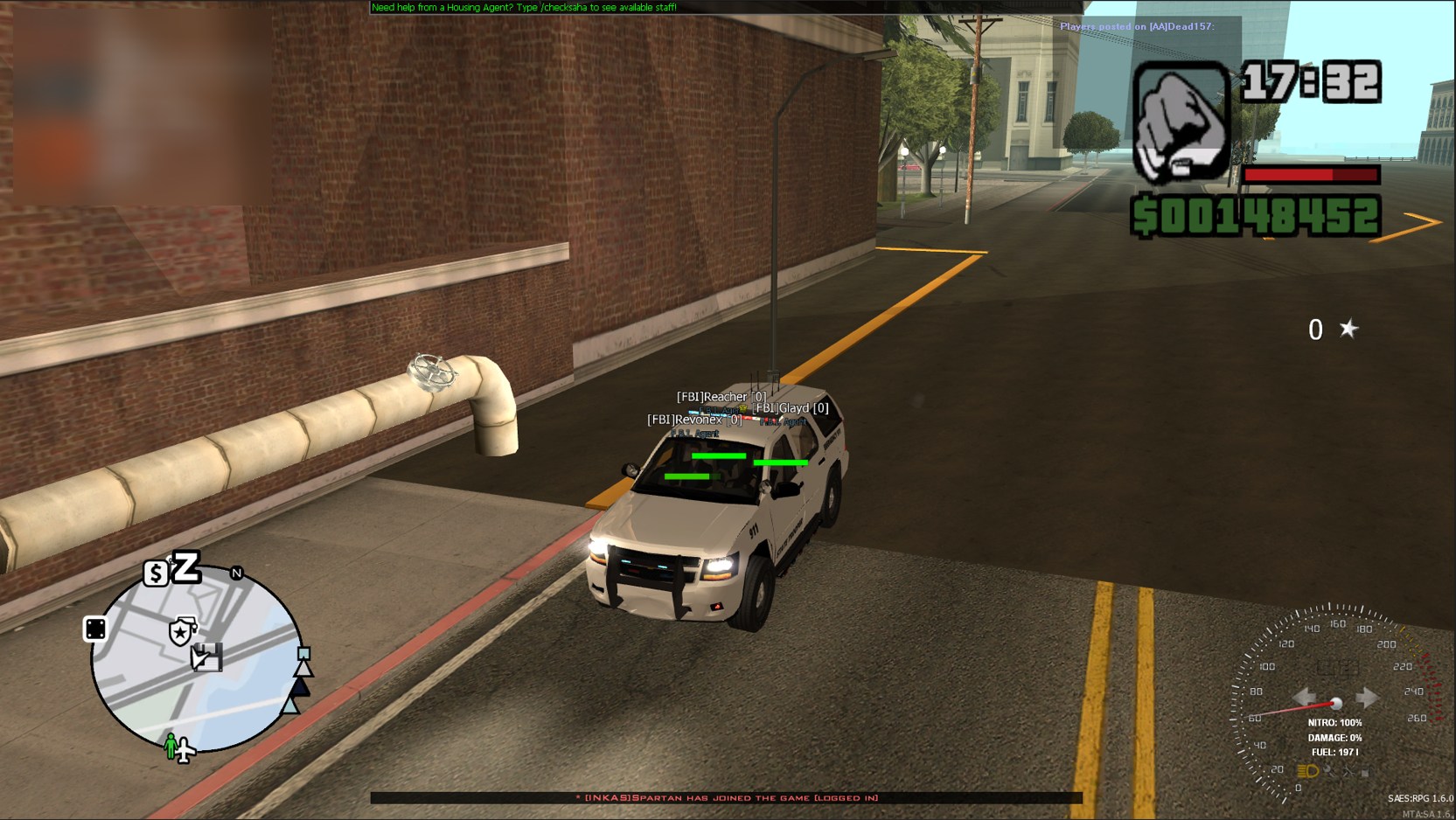Click the left turn signal arrow on the speedometer
This screenshot has width=1456, height=820.
pyautogui.click(x=1305, y=697)
